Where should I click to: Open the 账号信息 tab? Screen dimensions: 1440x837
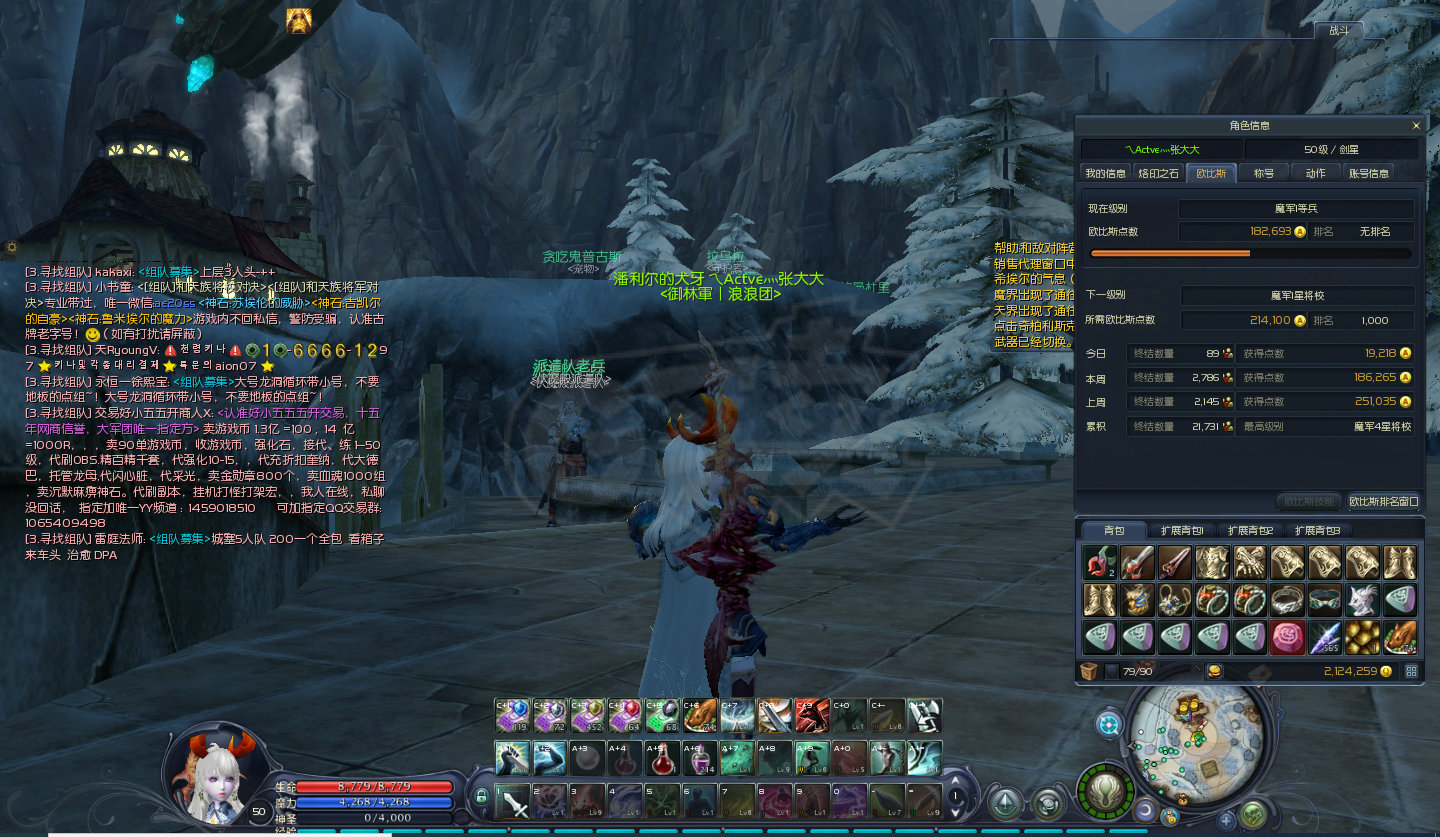[1368, 173]
